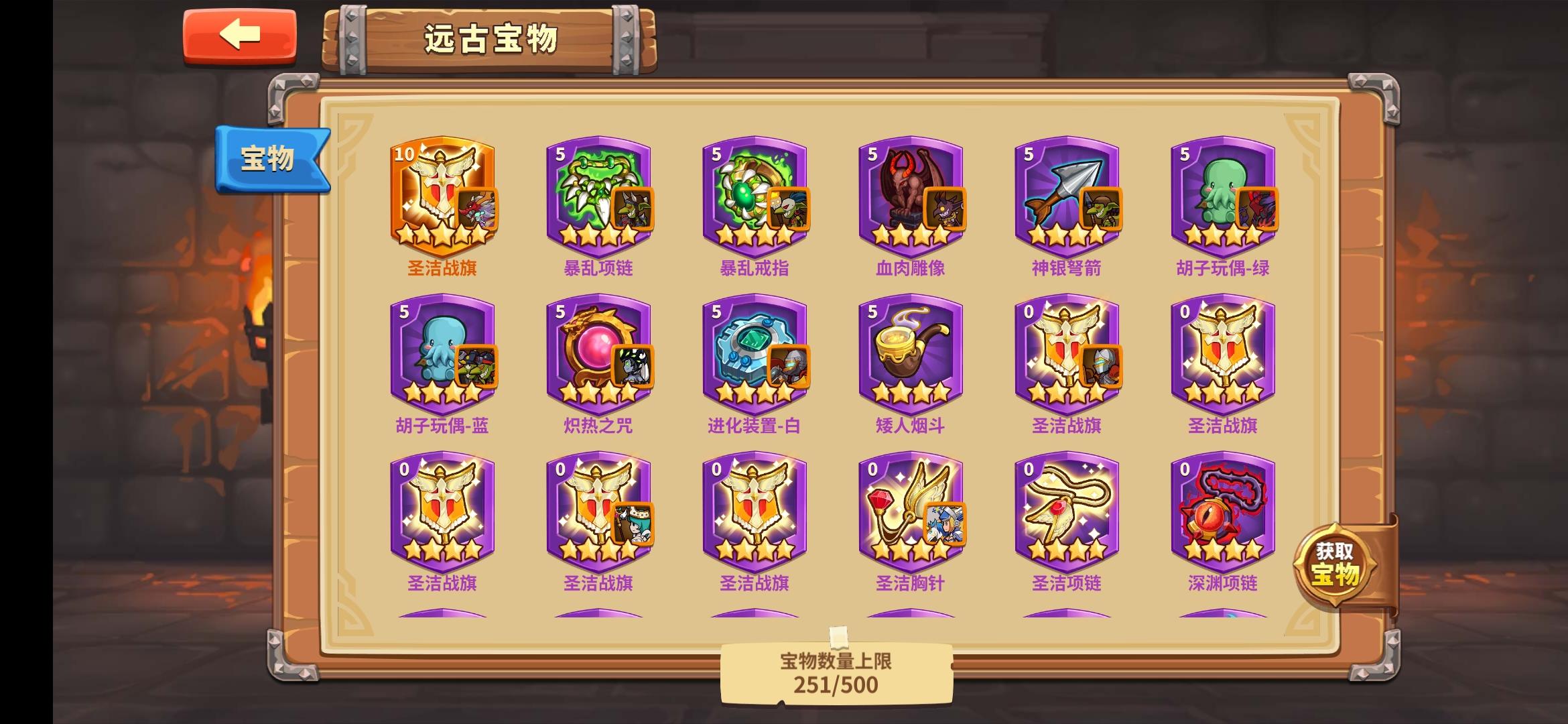The width and height of the screenshot is (1568, 724).
Task: Click the 血肉雕像 gargoyle treasure
Action: coord(907,194)
